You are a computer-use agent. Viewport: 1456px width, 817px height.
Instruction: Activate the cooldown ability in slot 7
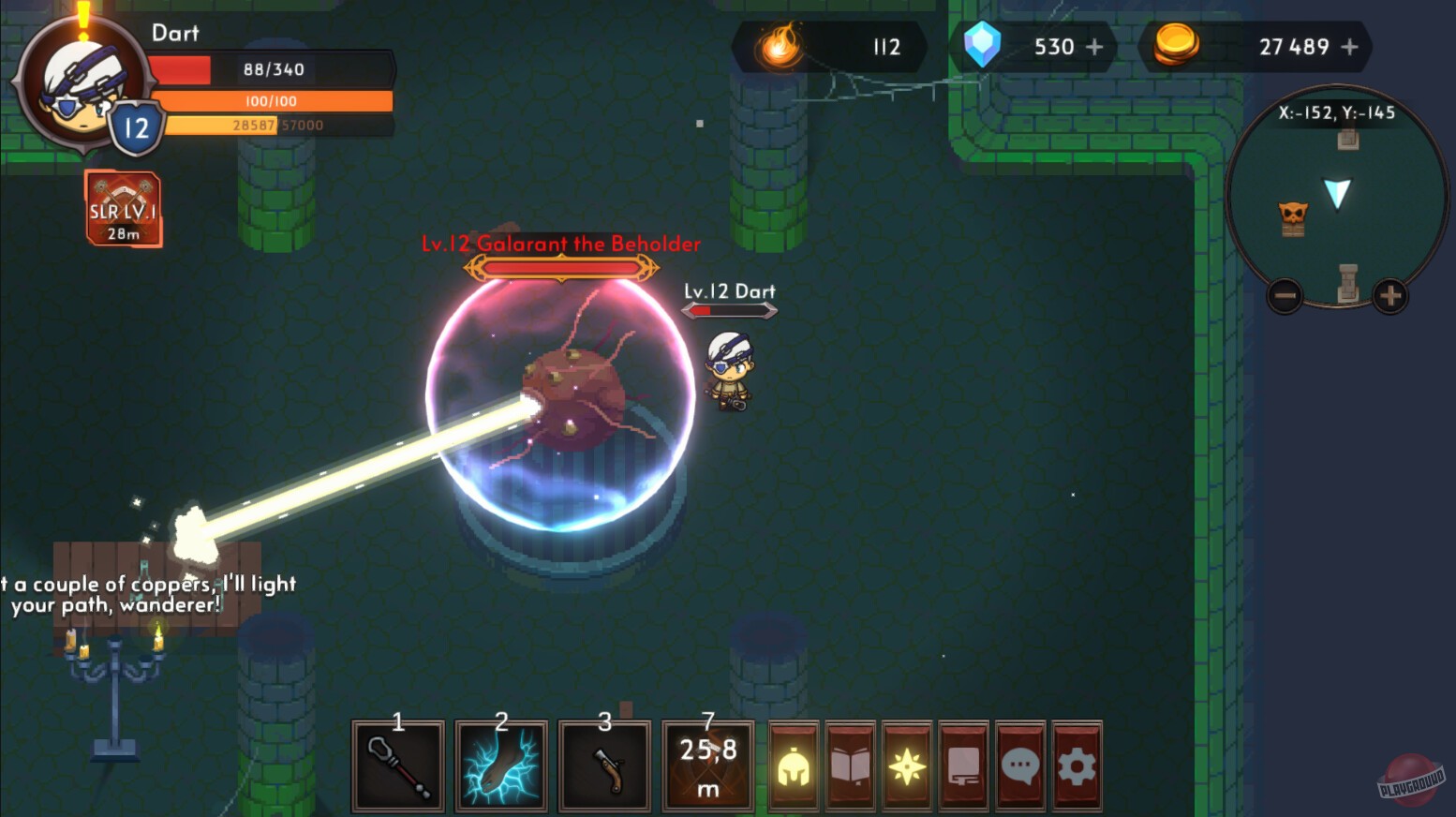click(x=707, y=765)
